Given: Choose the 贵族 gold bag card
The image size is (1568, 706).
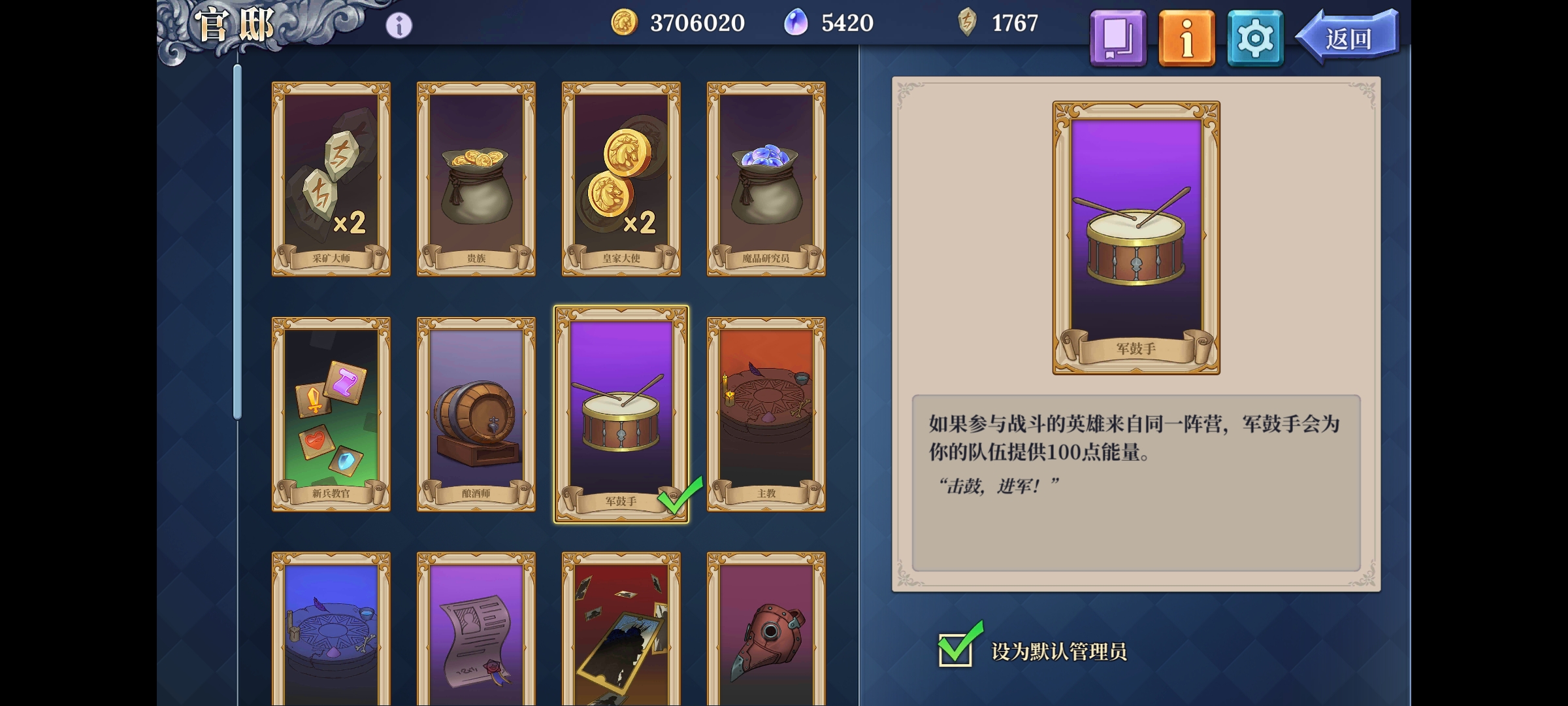Looking at the screenshot, I should point(476,178).
